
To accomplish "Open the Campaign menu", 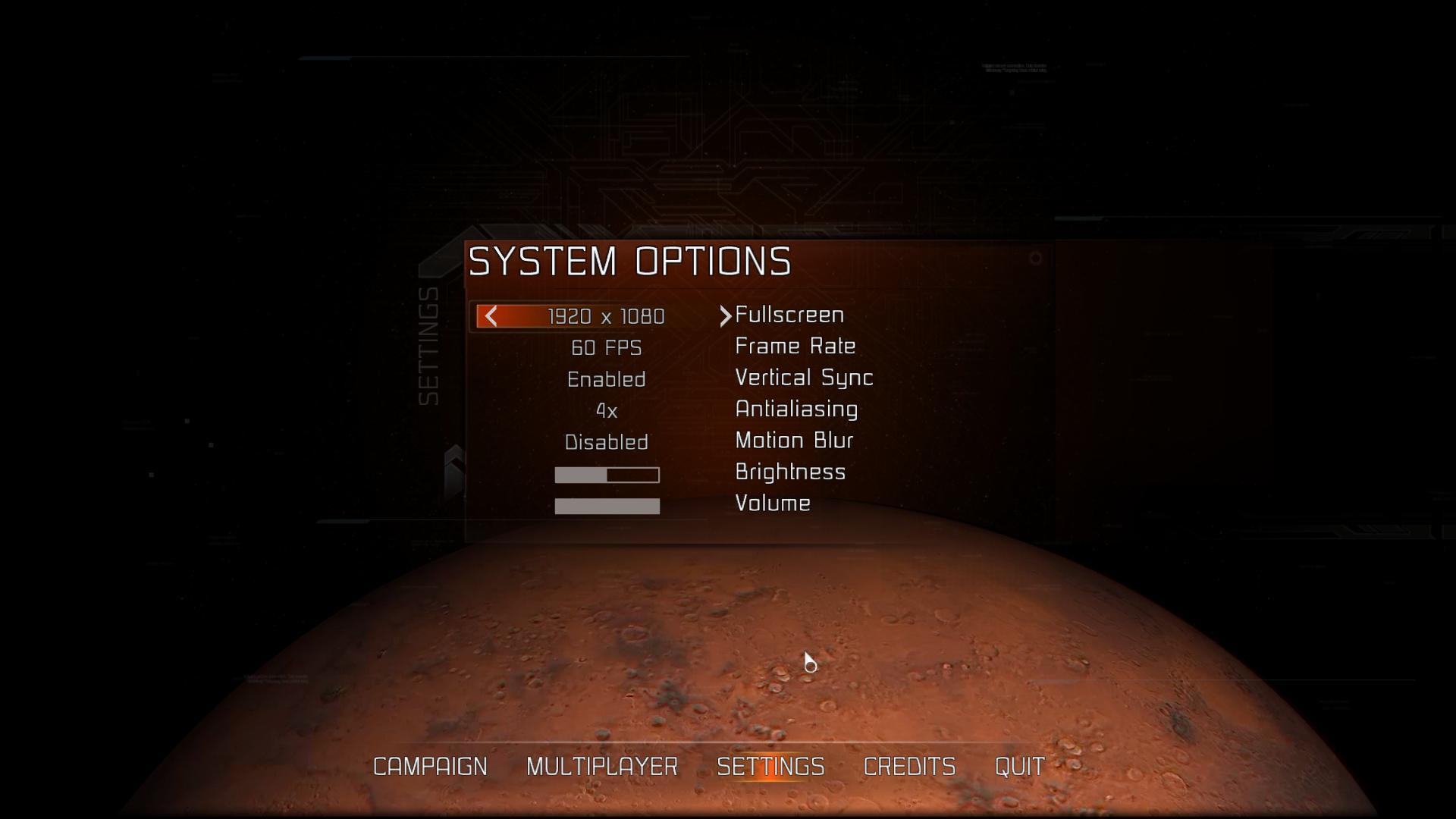I will click(430, 767).
